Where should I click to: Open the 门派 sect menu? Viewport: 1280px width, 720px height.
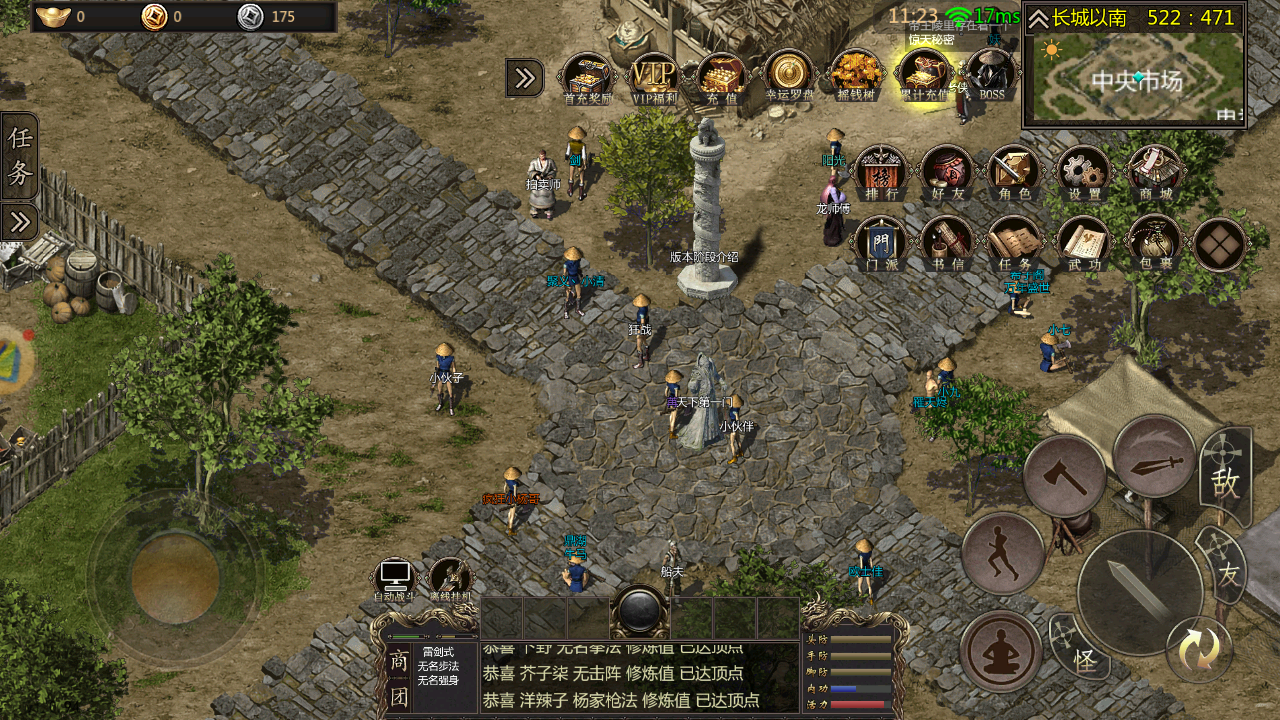click(x=881, y=242)
